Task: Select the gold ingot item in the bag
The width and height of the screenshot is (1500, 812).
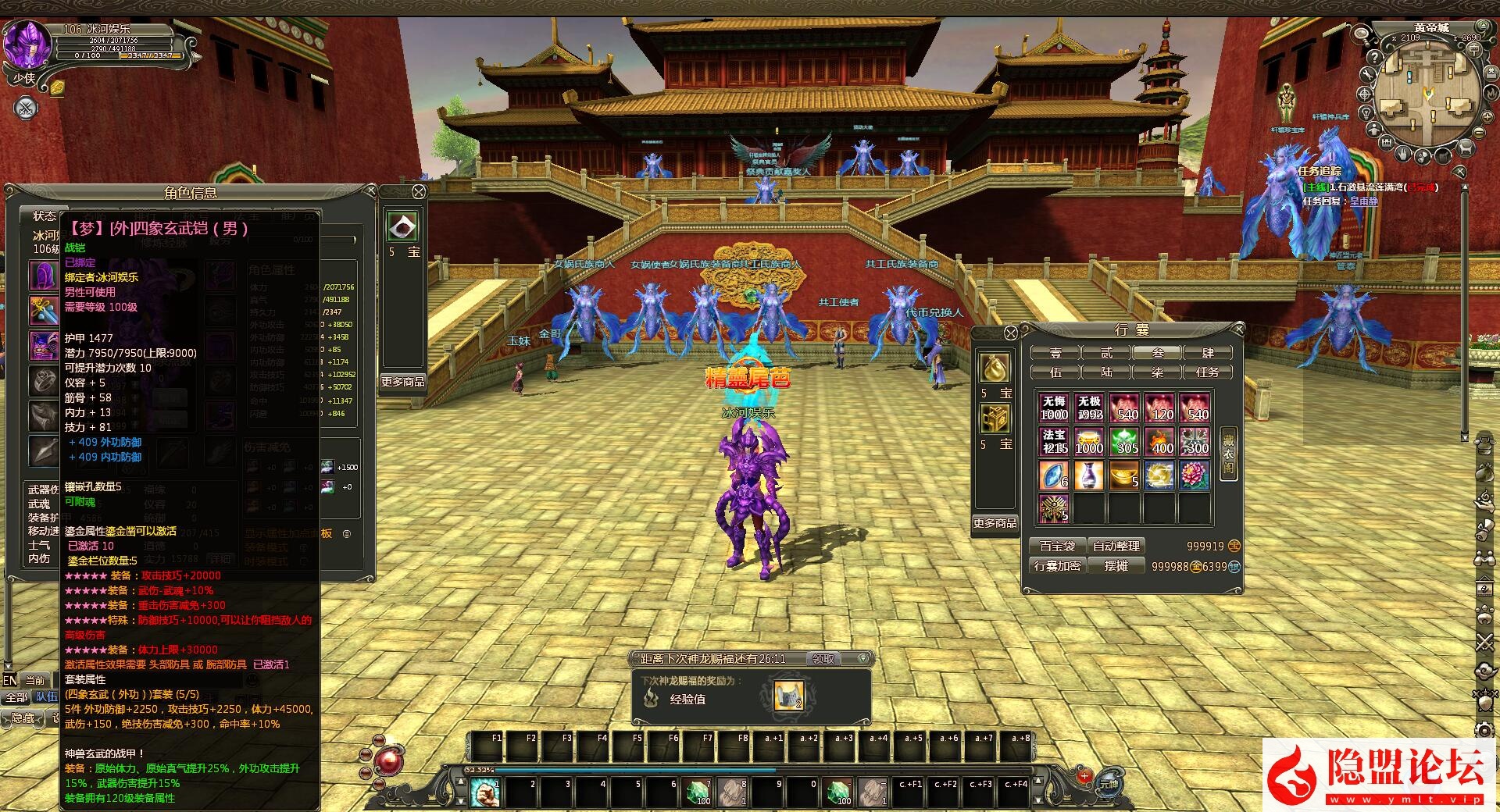Action: [1123, 475]
